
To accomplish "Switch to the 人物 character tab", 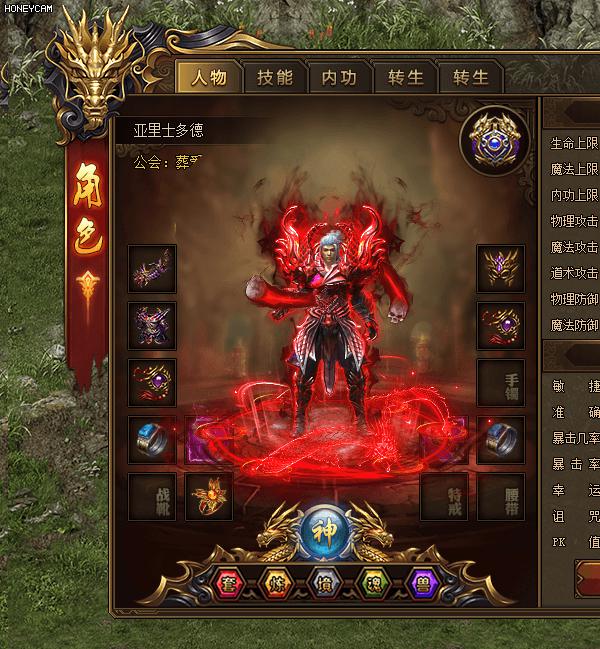I will 210,78.
